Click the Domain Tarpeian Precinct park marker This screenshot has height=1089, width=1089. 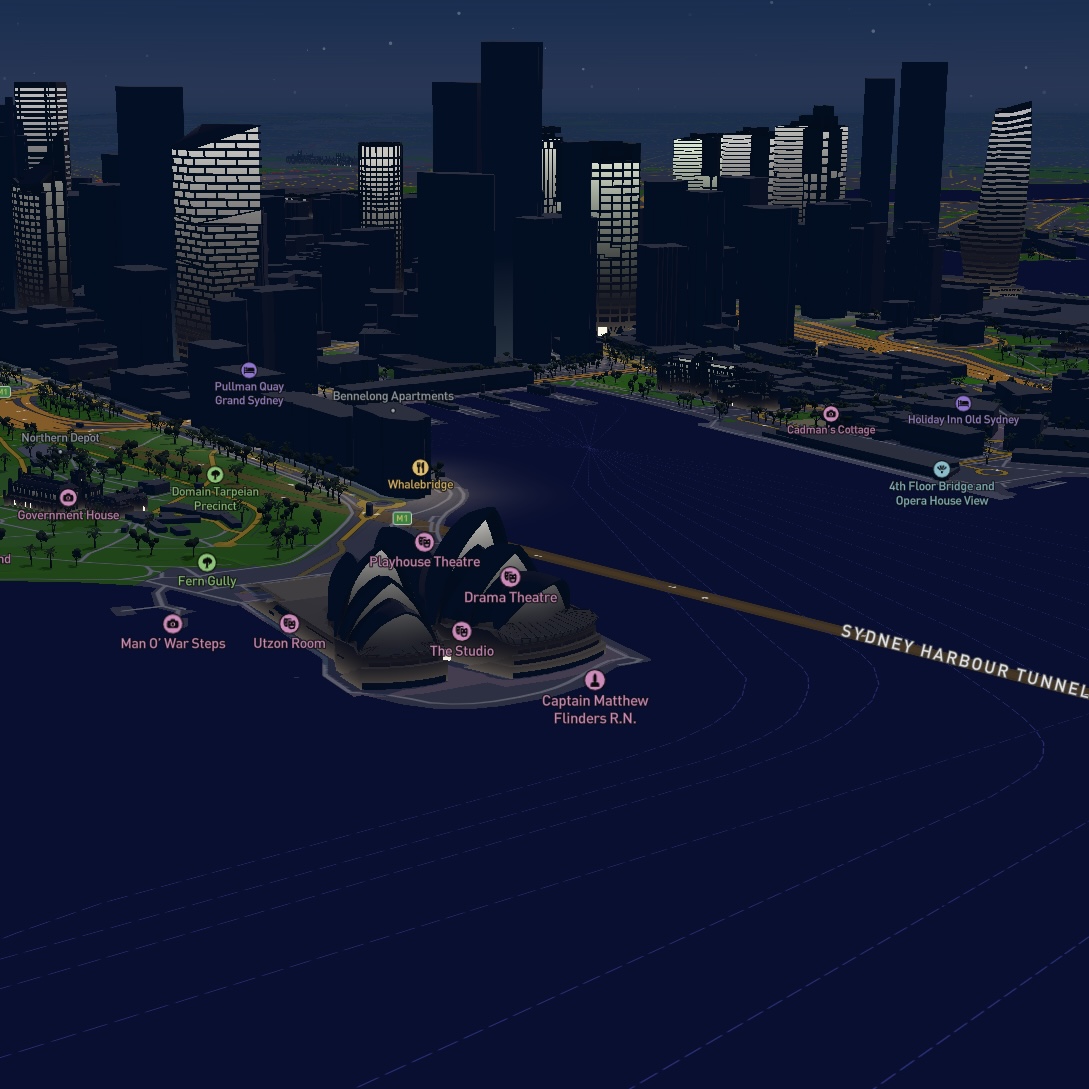(x=215, y=474)
